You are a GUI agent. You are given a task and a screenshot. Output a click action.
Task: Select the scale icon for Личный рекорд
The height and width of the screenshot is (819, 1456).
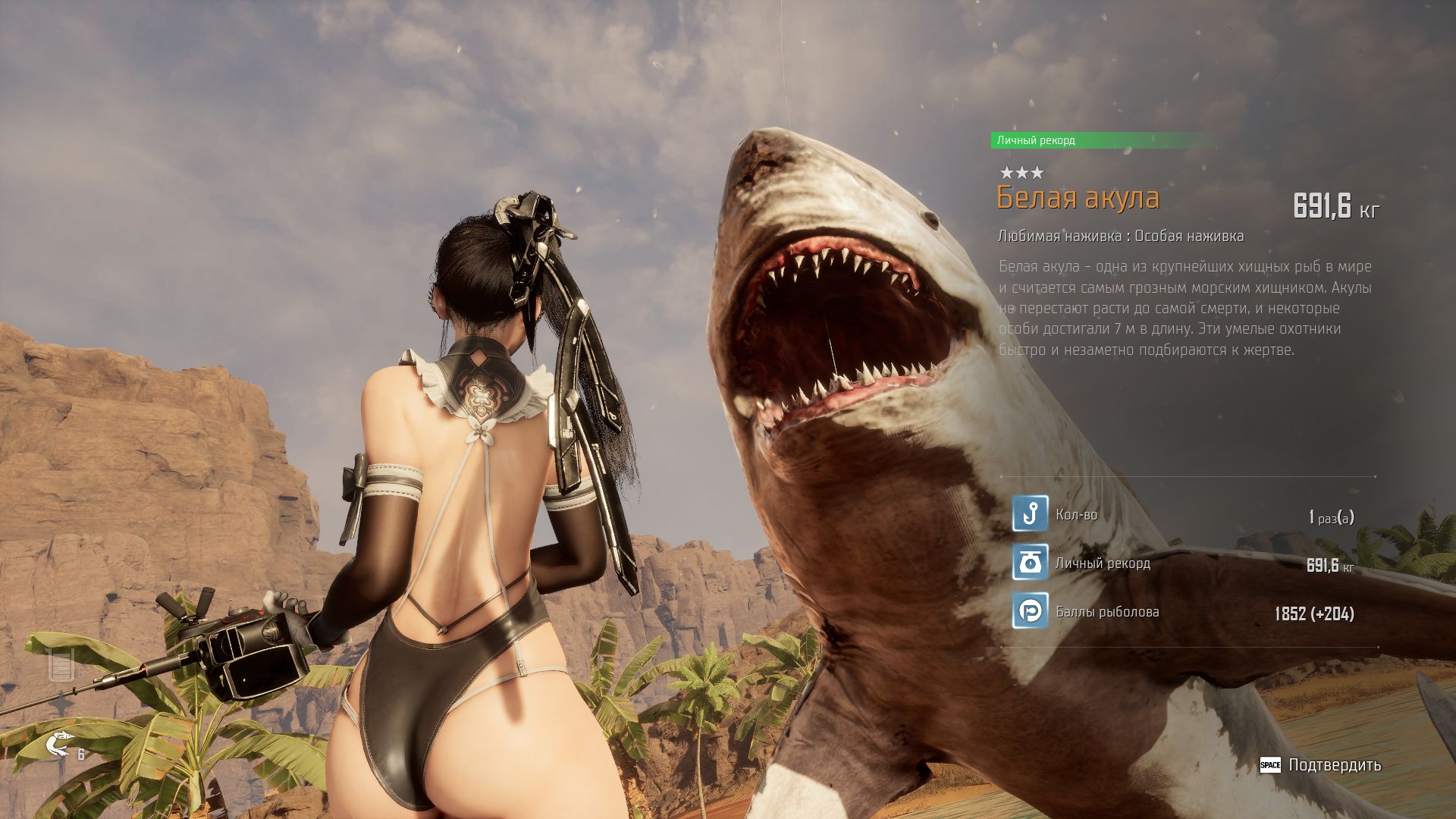pyautogui.click(x=1030, y=563)
